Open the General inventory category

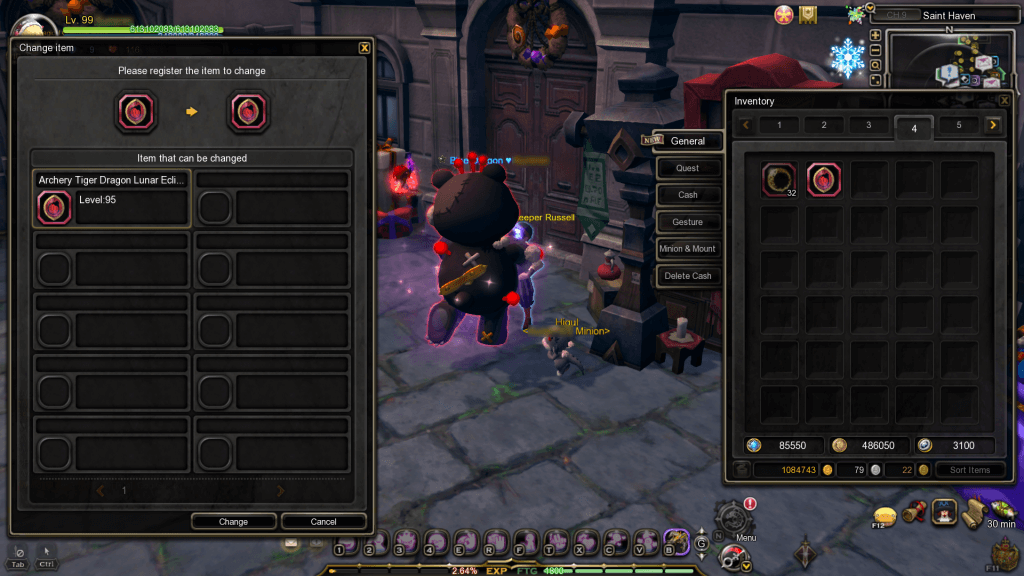pos(687,141)
